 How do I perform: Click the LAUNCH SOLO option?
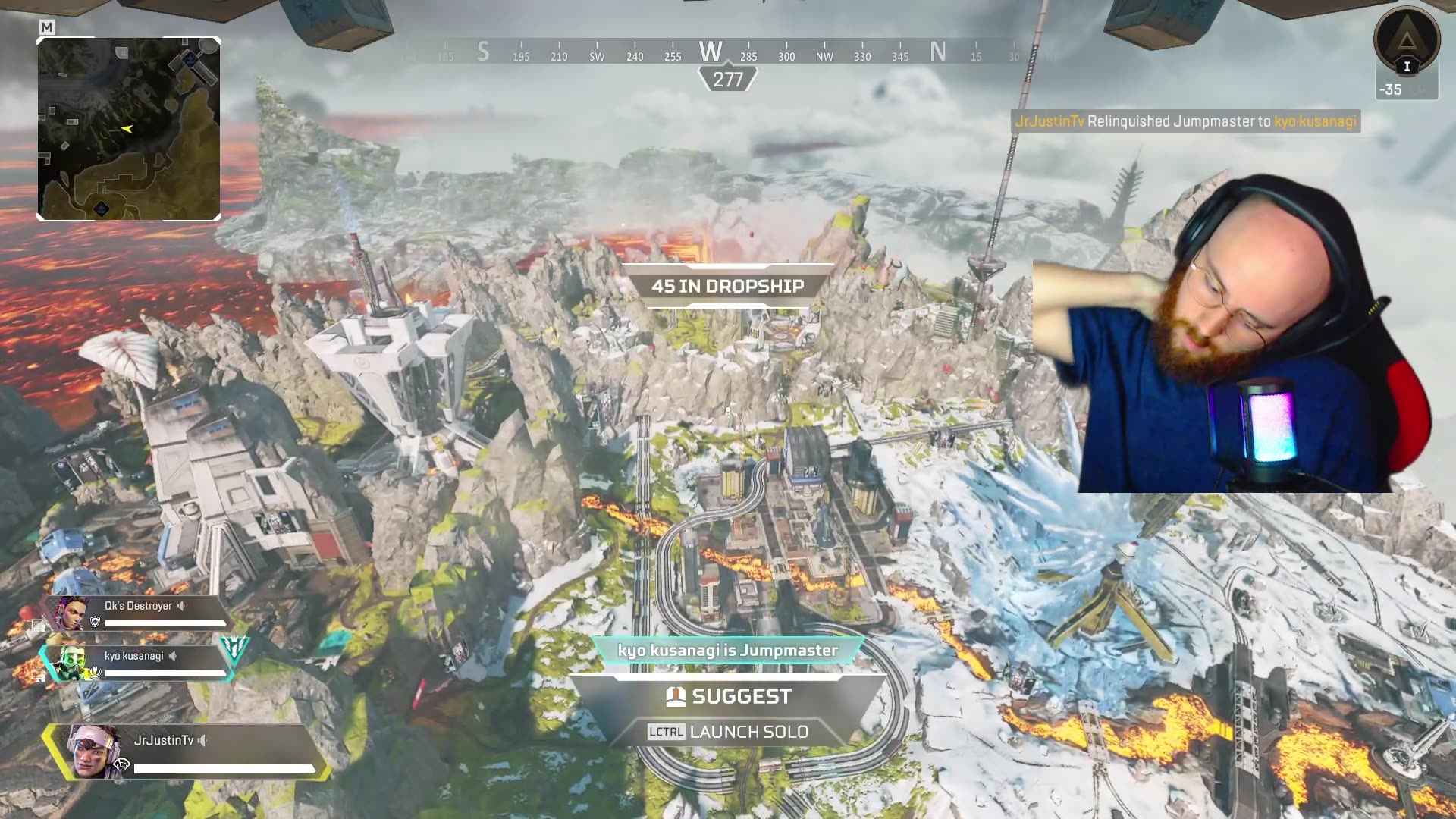750,733
